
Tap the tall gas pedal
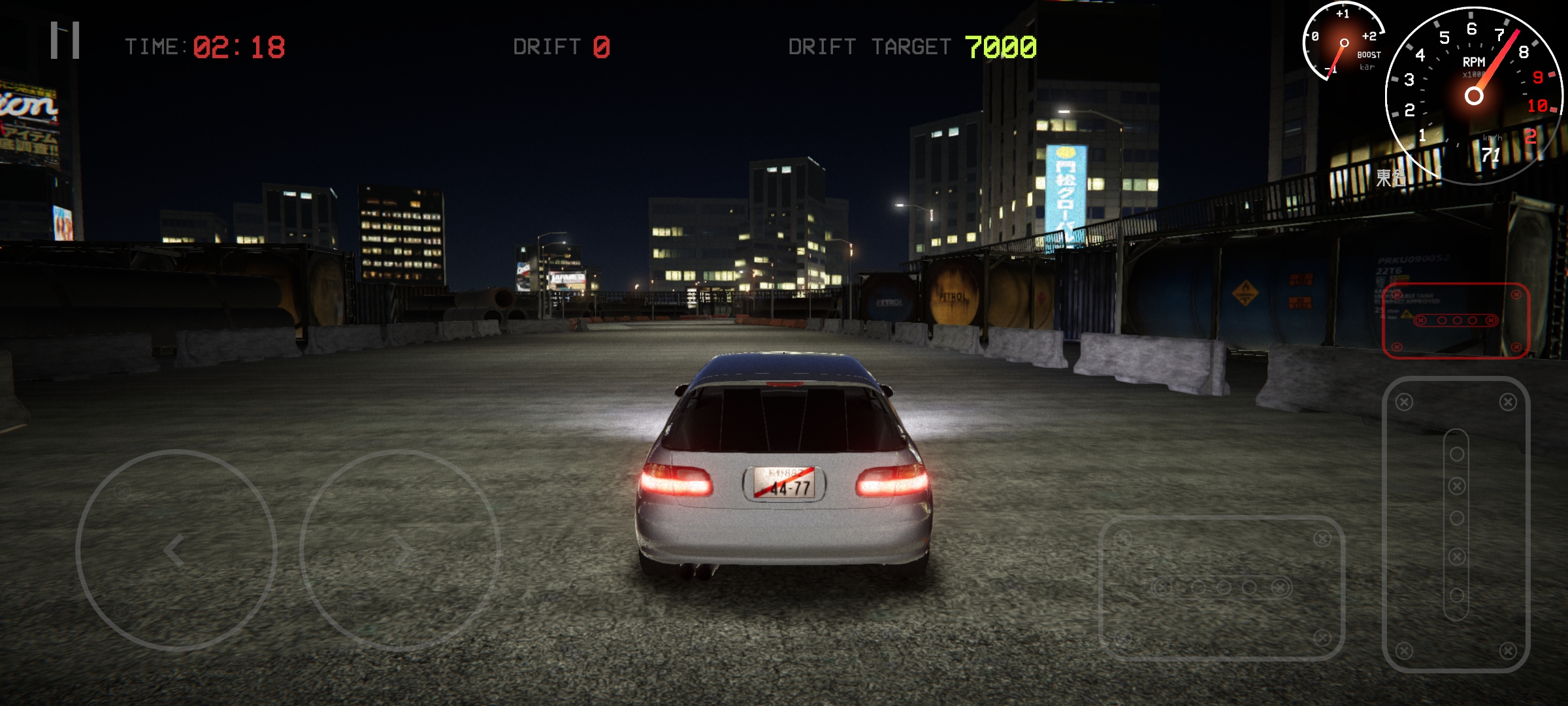coord(1456,524)
